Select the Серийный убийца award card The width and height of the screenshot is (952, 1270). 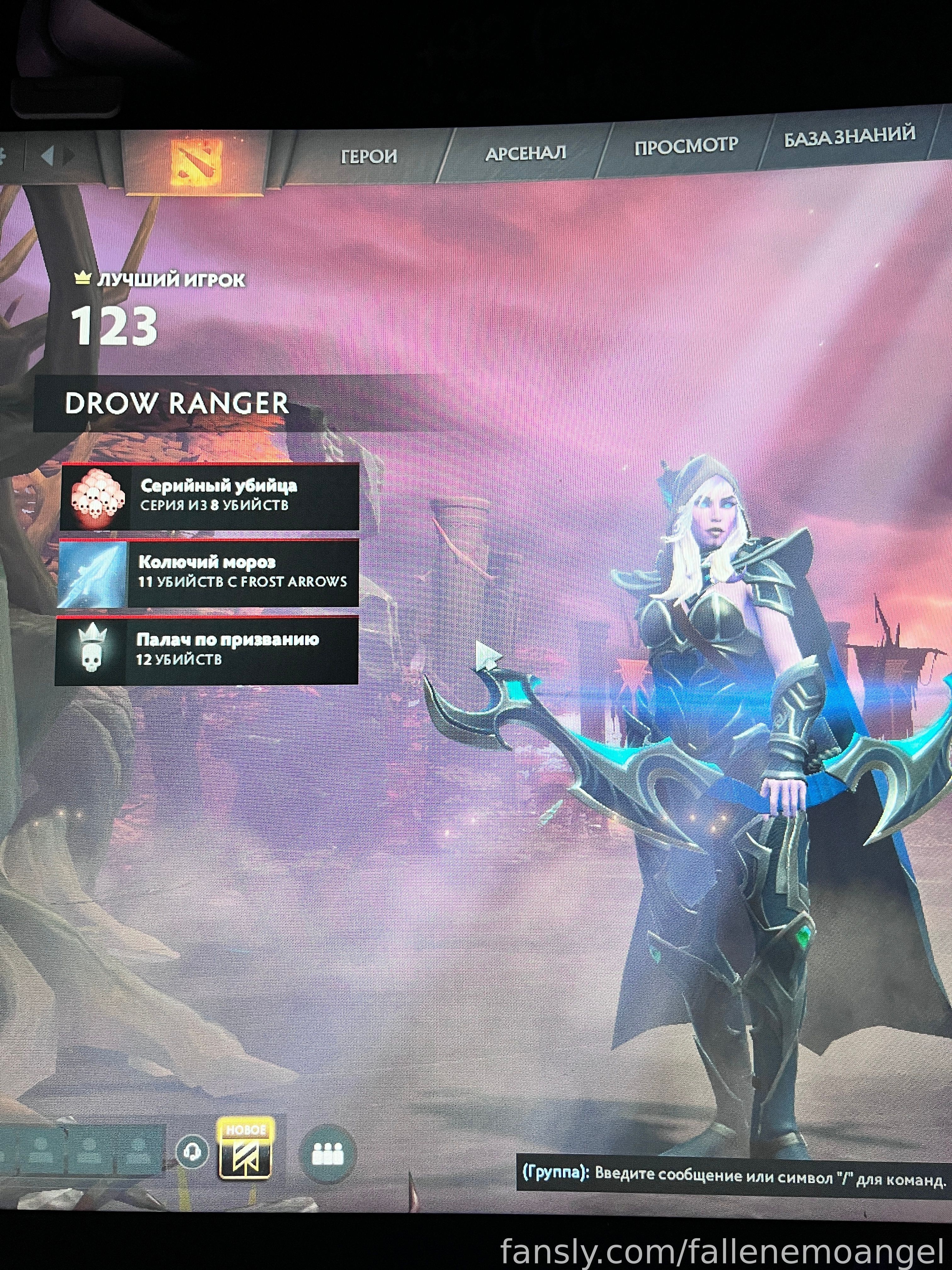click(210, 497)
